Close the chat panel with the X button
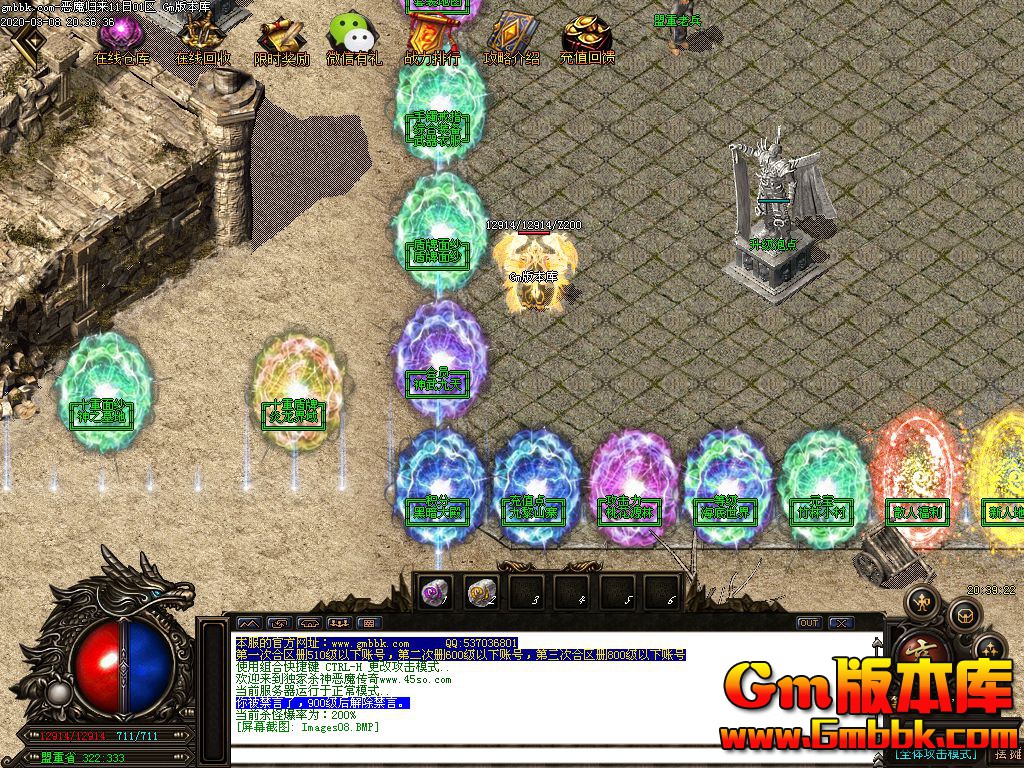The width and height of the screenshot is (1024, 768). click(842, 623)
